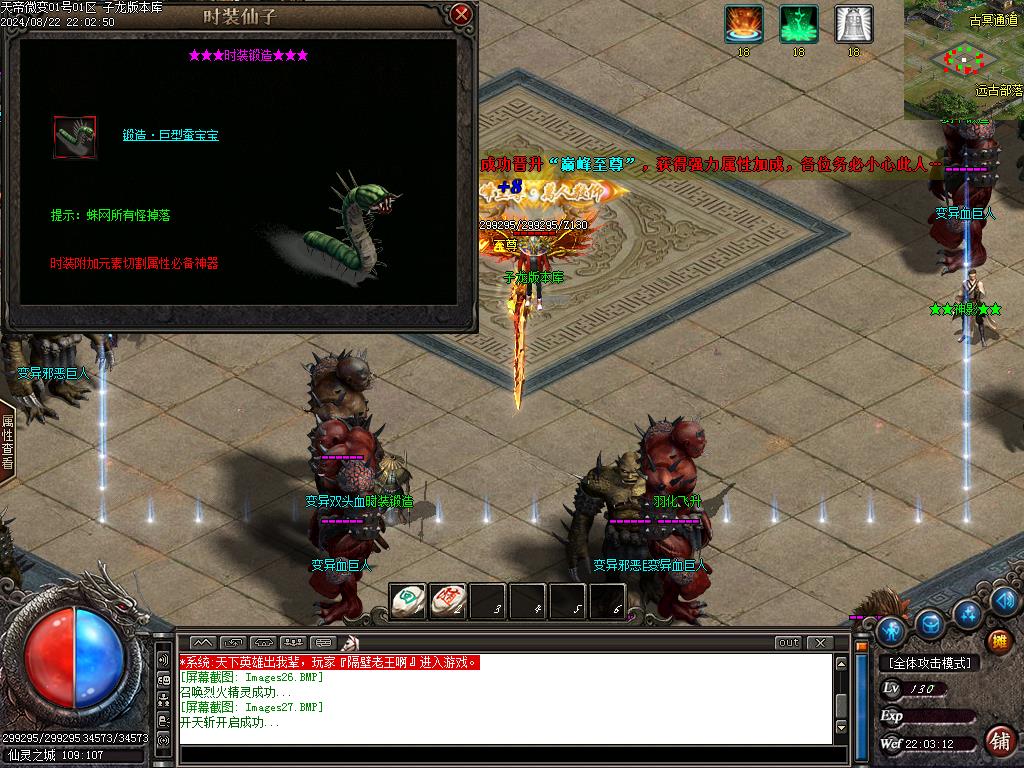Select the caterpillar costume item icon

tap(75, 137)
